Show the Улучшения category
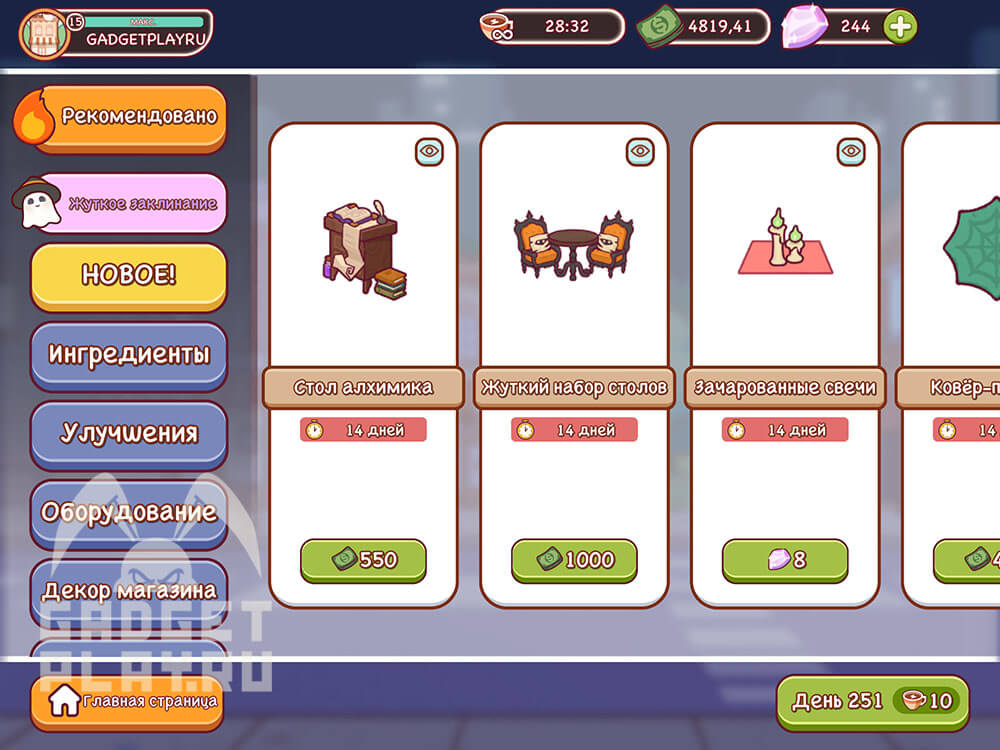The width and height of the screenshot is (1000, 750). click(128, 433)
